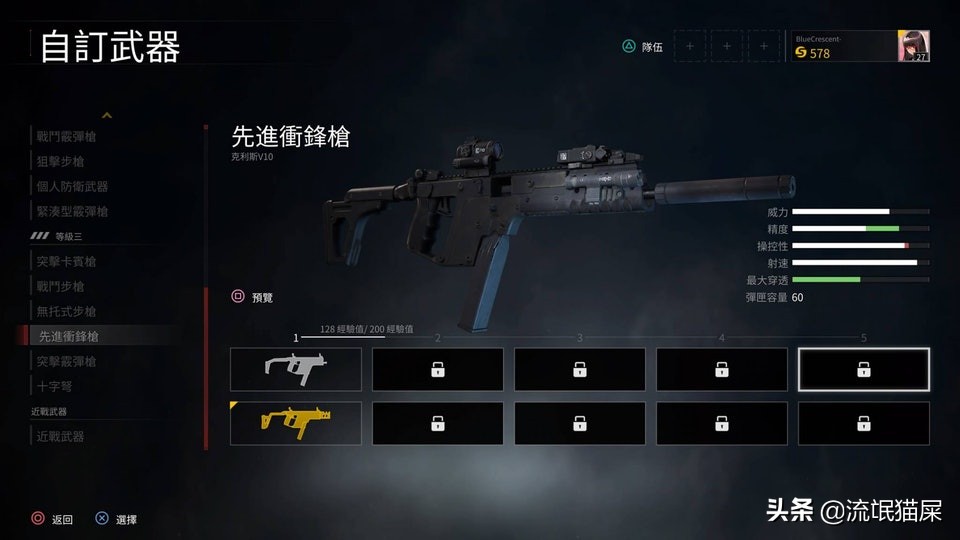Select 十字弩 from the weapon list
Viewport: 960px width, 540px height.
54,386
